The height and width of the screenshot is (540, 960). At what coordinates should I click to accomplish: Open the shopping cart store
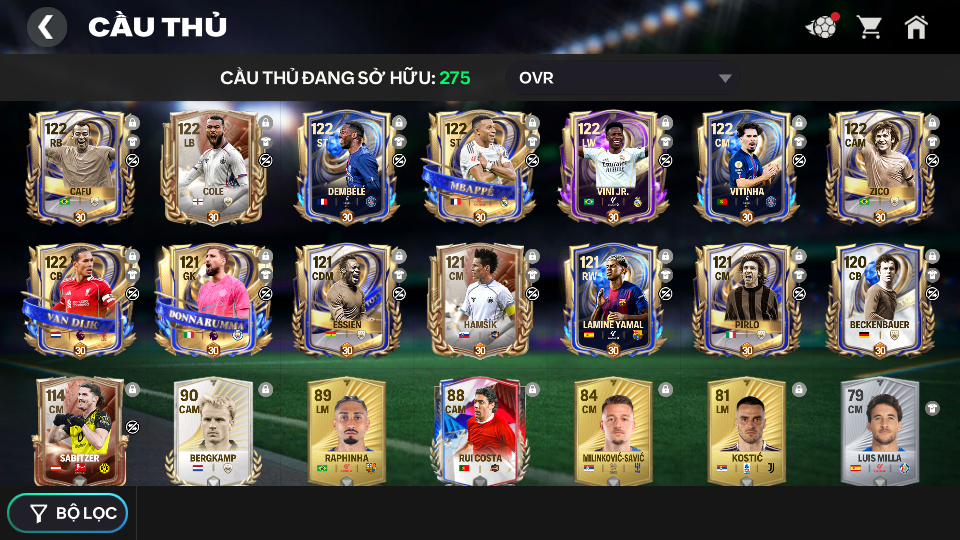(x=869, y=27)
